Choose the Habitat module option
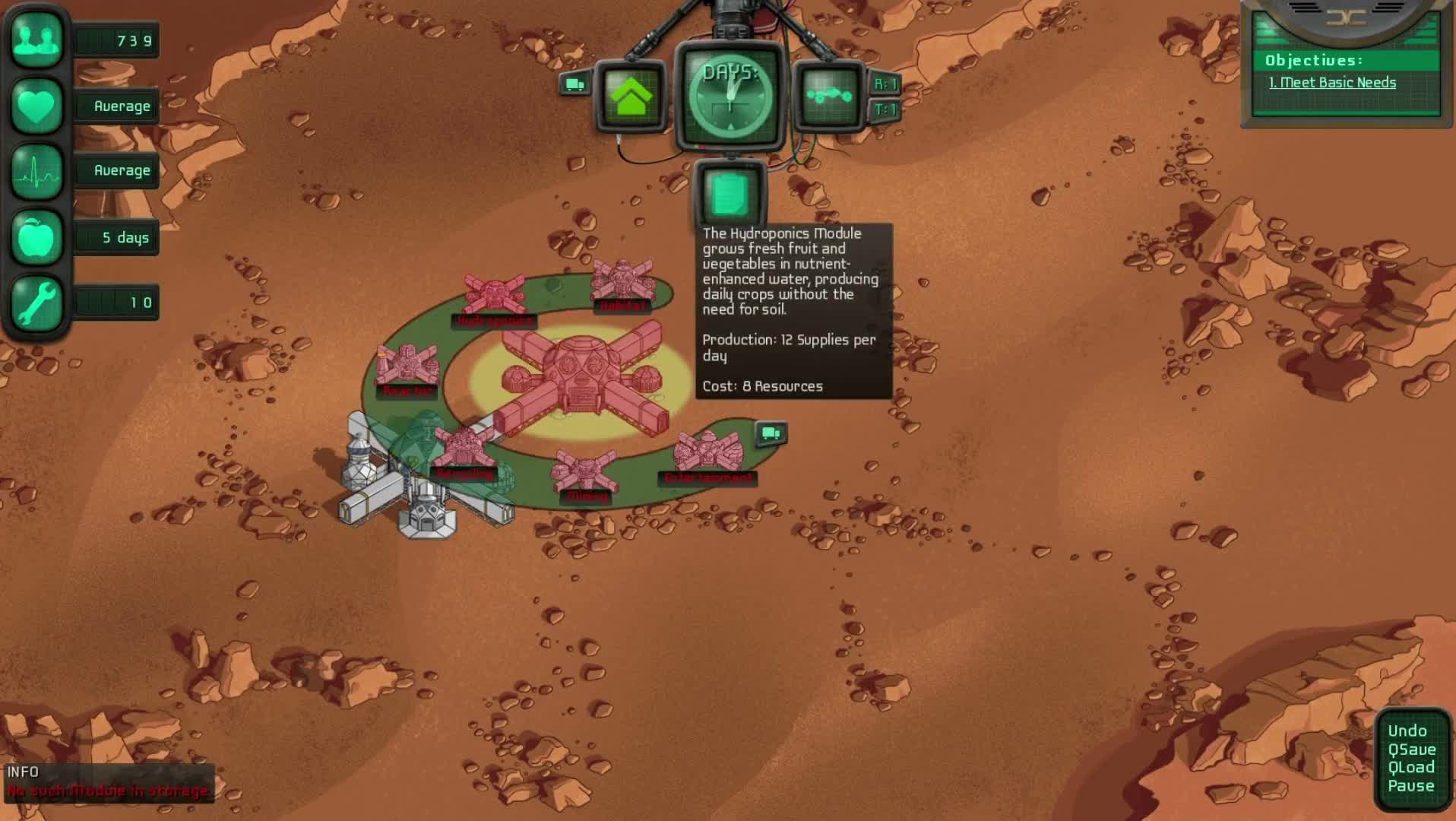This screenshot has height=821, width=1456. click(x=622, y=281)
